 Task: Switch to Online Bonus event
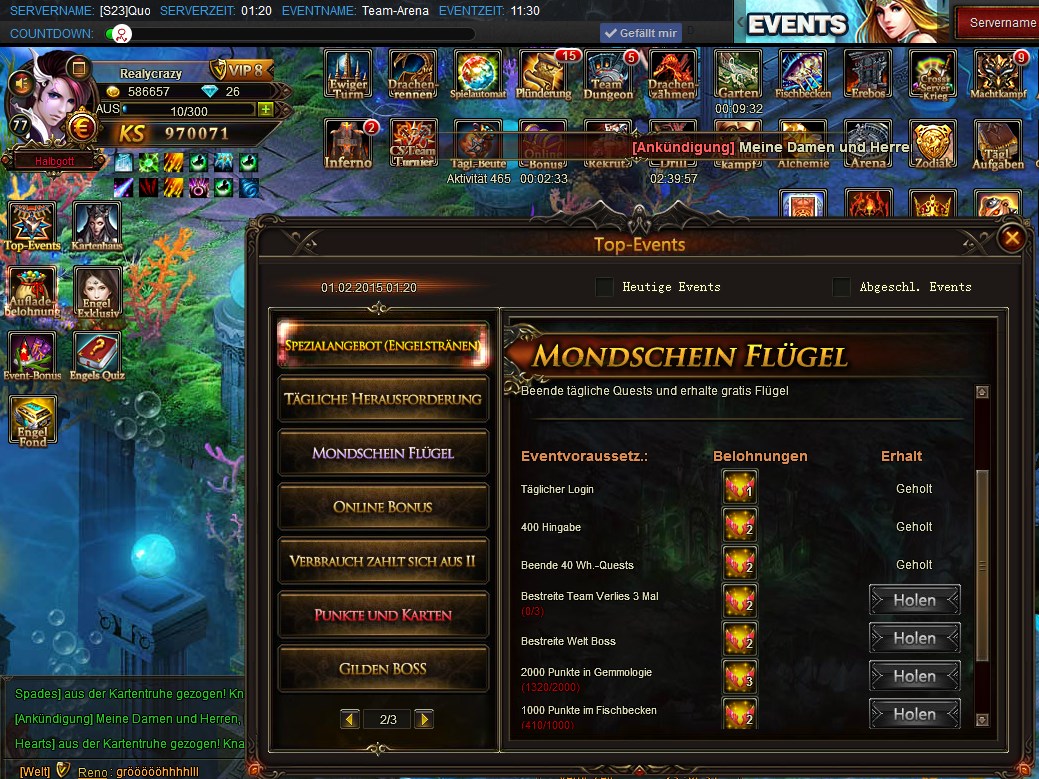click(x=383, y=507)
